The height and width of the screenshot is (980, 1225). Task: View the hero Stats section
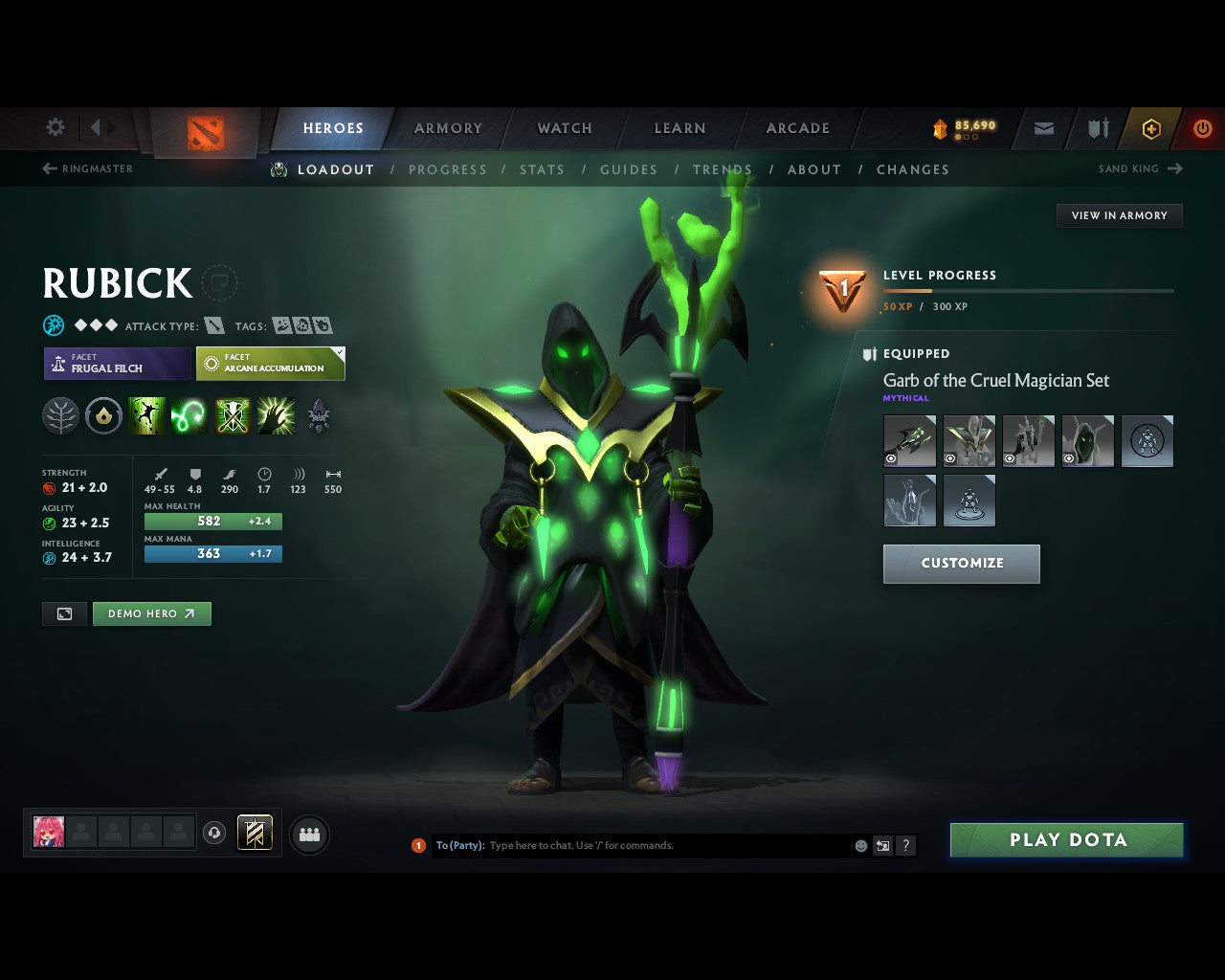542,169
